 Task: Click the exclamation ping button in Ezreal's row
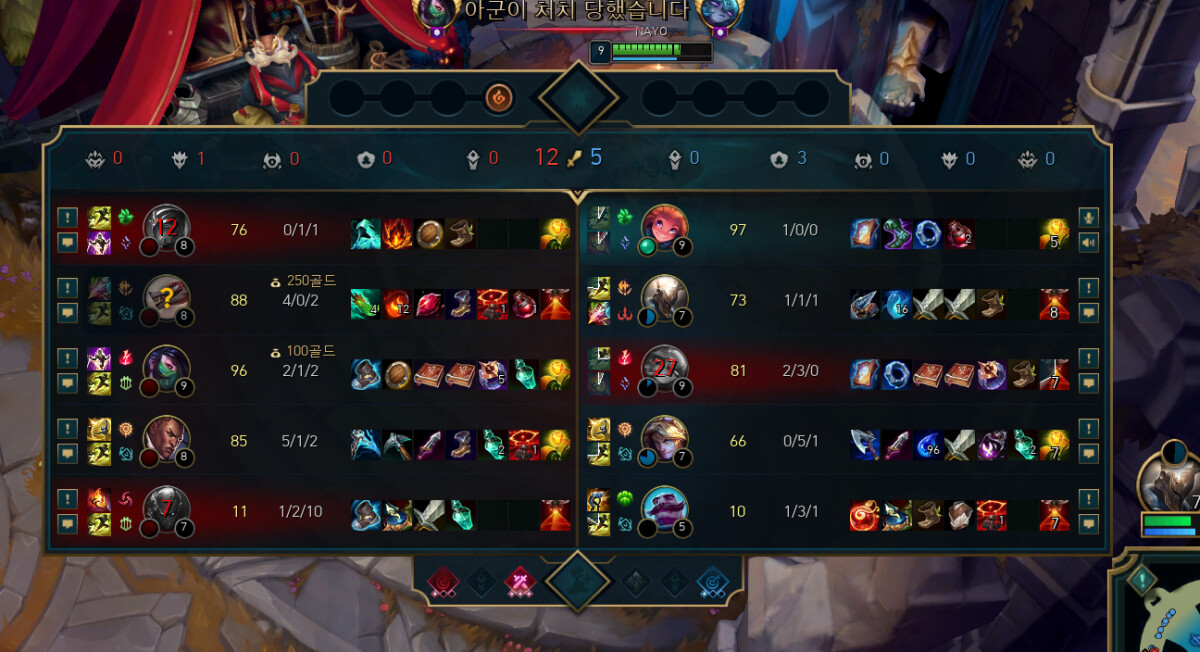click(1089, 429)
